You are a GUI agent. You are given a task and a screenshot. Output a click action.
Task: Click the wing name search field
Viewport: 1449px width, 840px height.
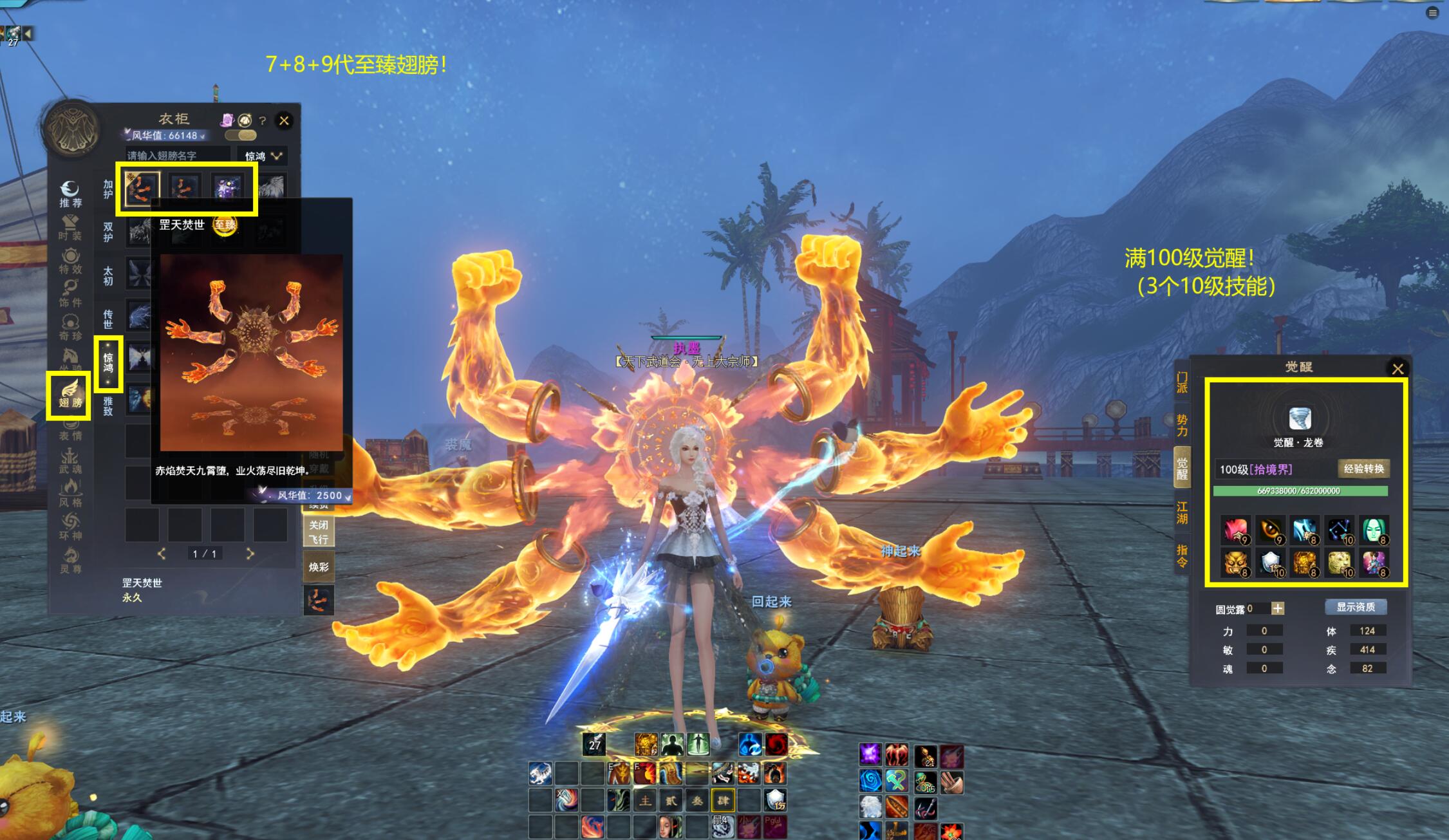177,156
